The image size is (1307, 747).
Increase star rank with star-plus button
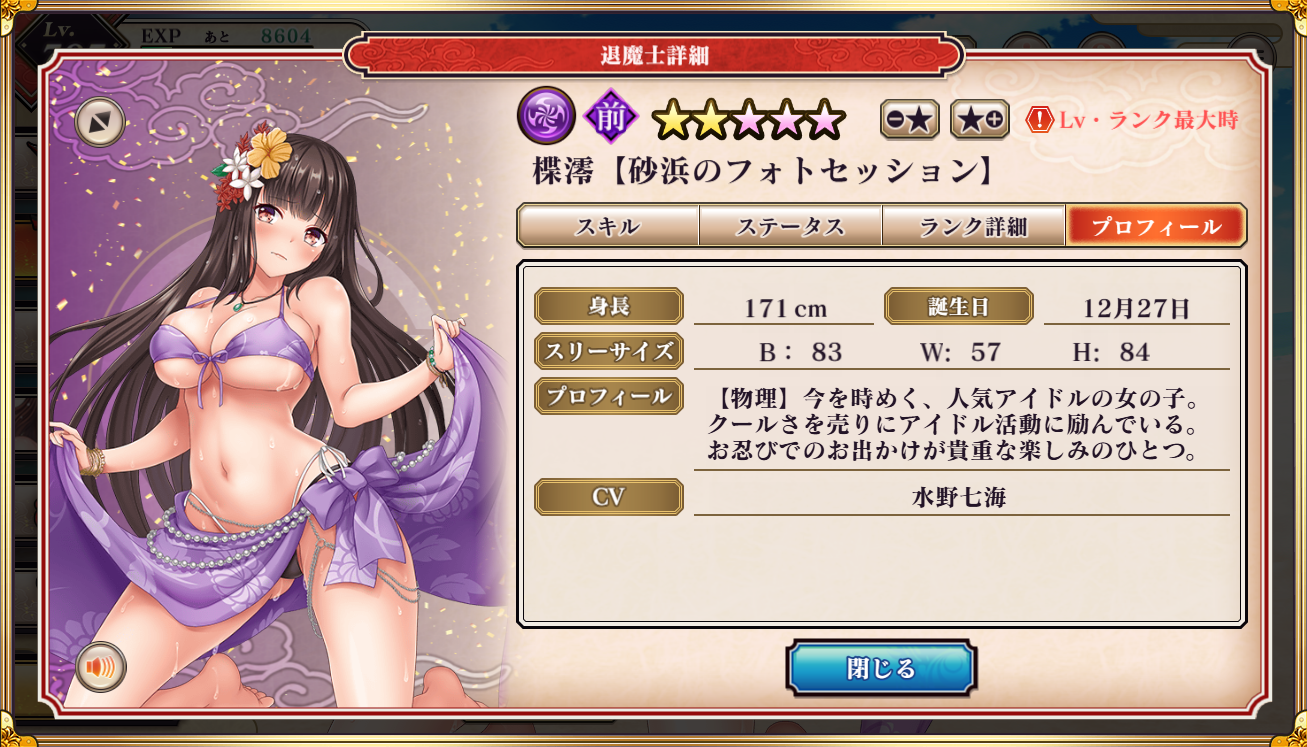979,120
